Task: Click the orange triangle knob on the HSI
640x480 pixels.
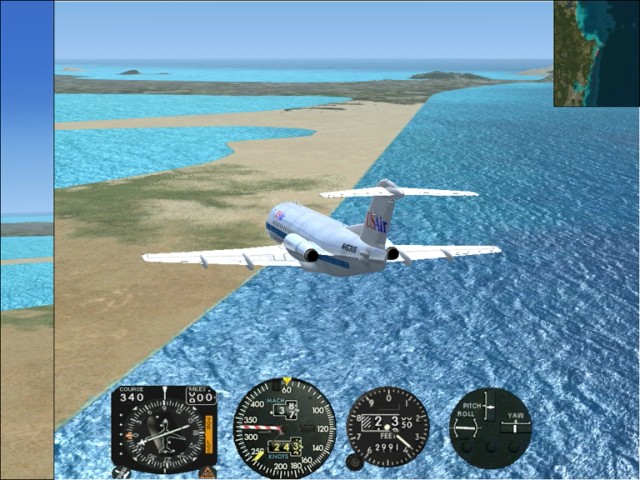Action: pyautogui.click(x=207, y=471)
